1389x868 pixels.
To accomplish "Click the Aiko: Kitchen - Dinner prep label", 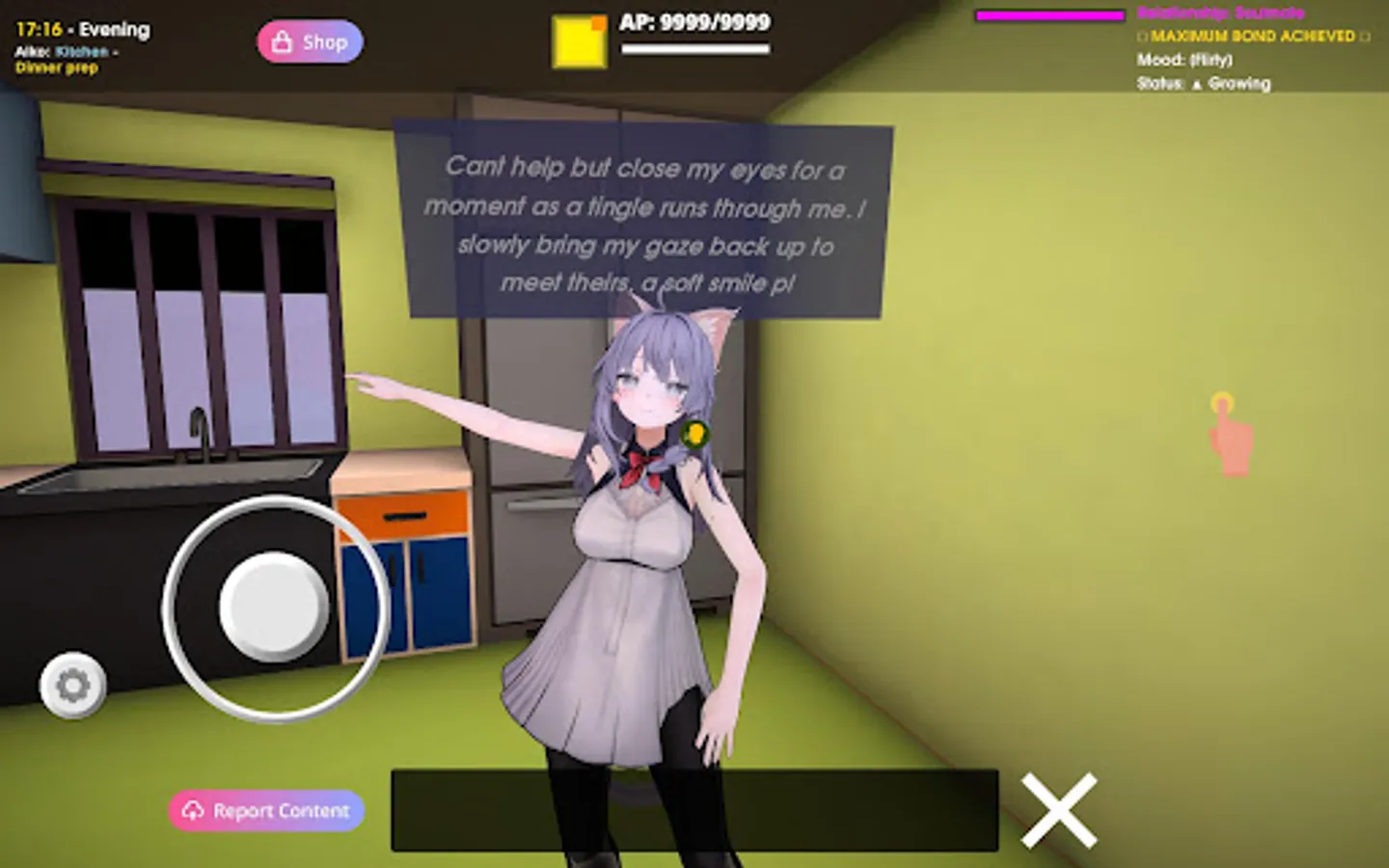I will pos(66,60).
